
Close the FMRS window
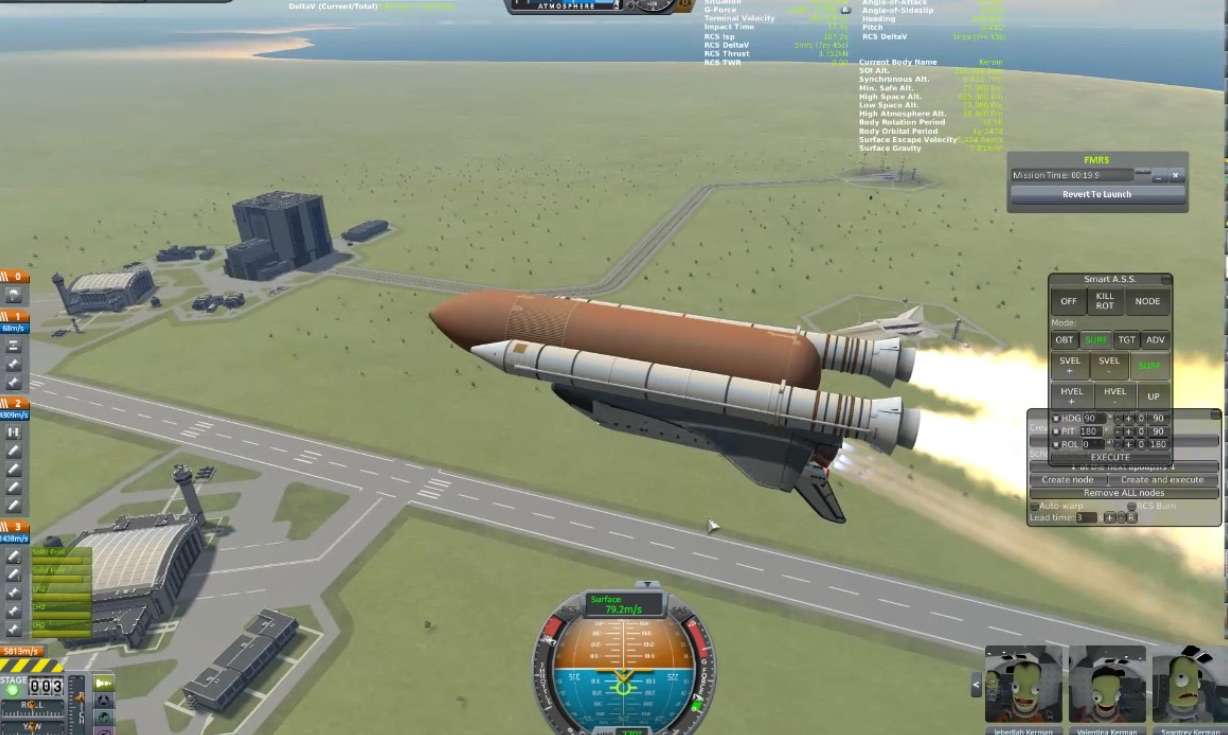pyautogui.click(x=1176, y=175)
